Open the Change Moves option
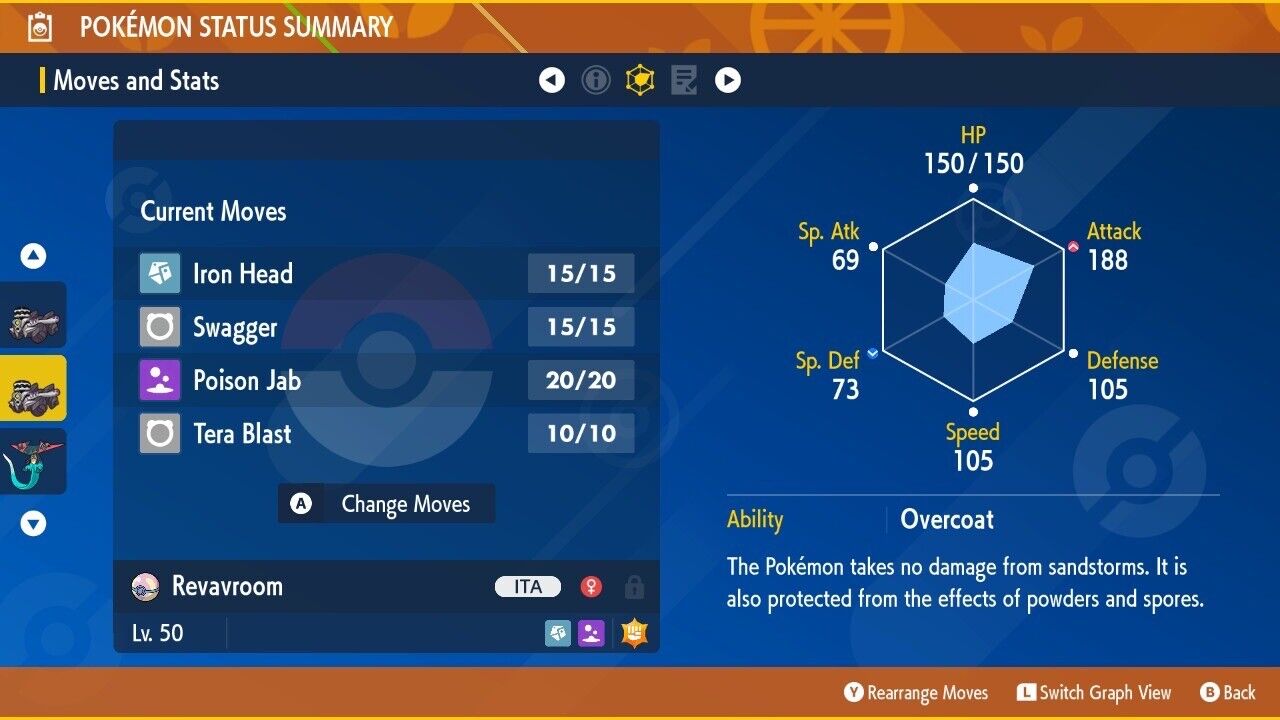Viewport: 1280px width, 720px height. pyautogui.click(x=386, y=504)
